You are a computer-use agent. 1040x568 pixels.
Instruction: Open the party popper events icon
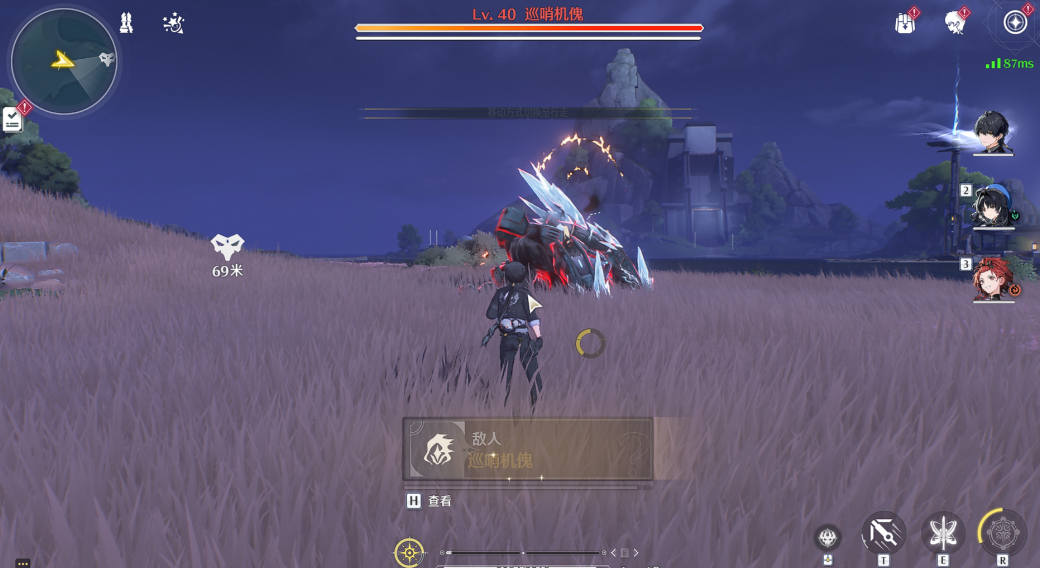pyautogui.click(x=173, y=23)
